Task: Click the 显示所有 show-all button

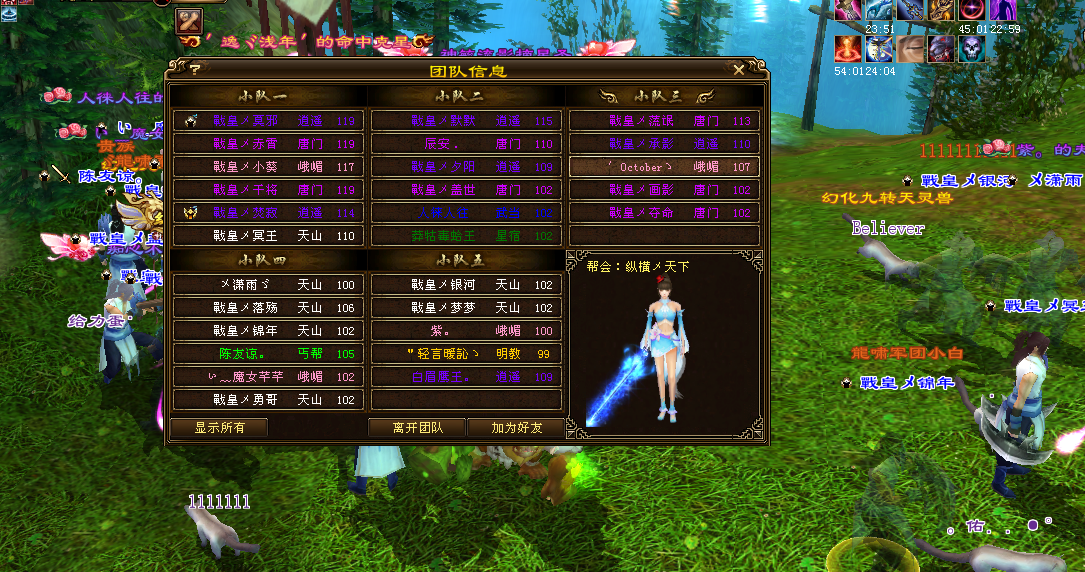Action: (x=218, y=427)
